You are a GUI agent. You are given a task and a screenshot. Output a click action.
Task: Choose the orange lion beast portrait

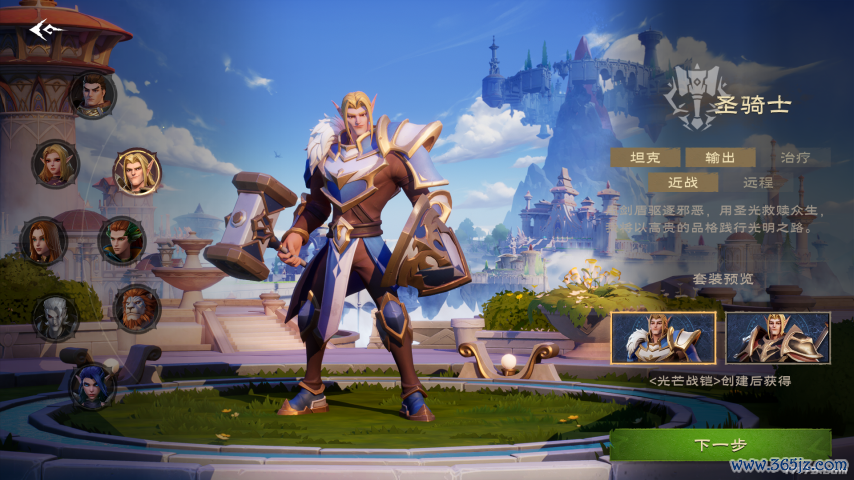pyautogui.click(x=136, y=308)
